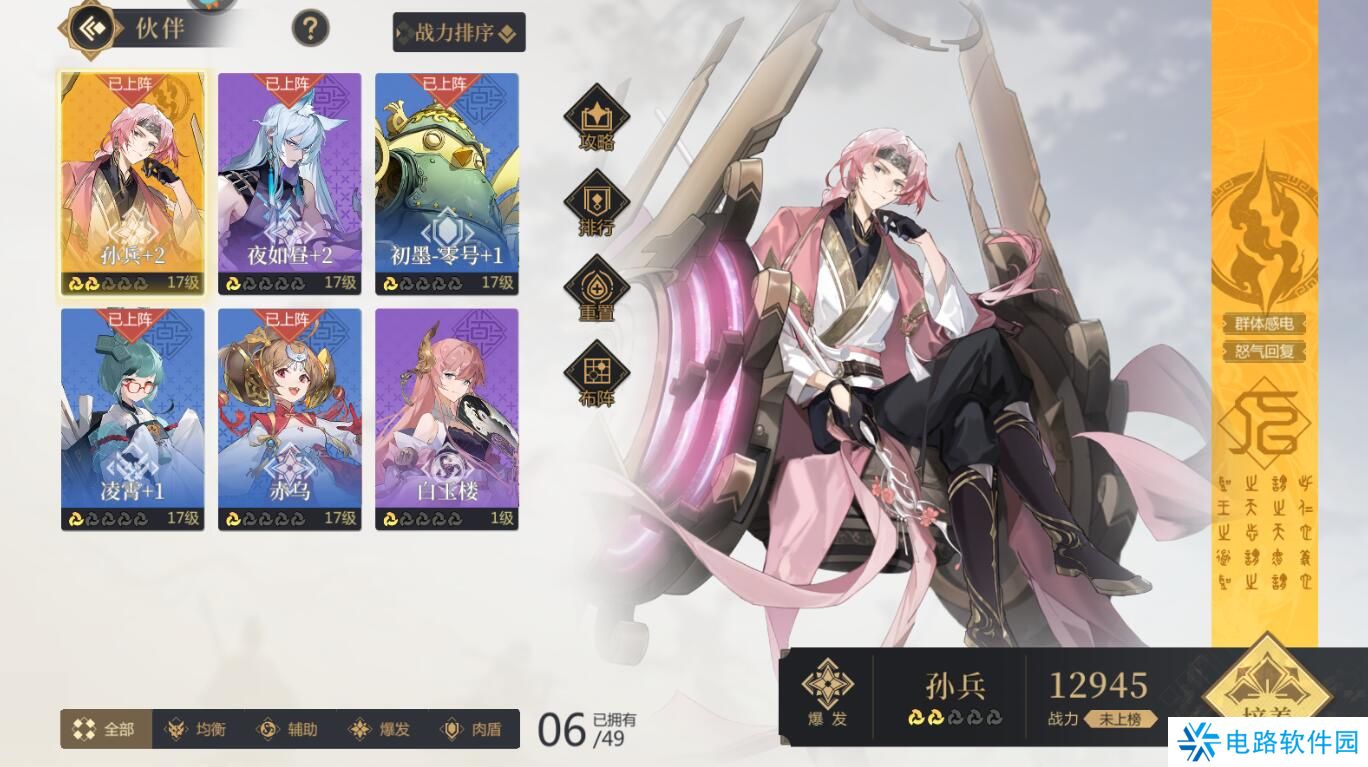This screenshot has height=767, width=1368.
Task: Open the help icon with question mark
Action: pyautogui.click(x=311, y=28)
